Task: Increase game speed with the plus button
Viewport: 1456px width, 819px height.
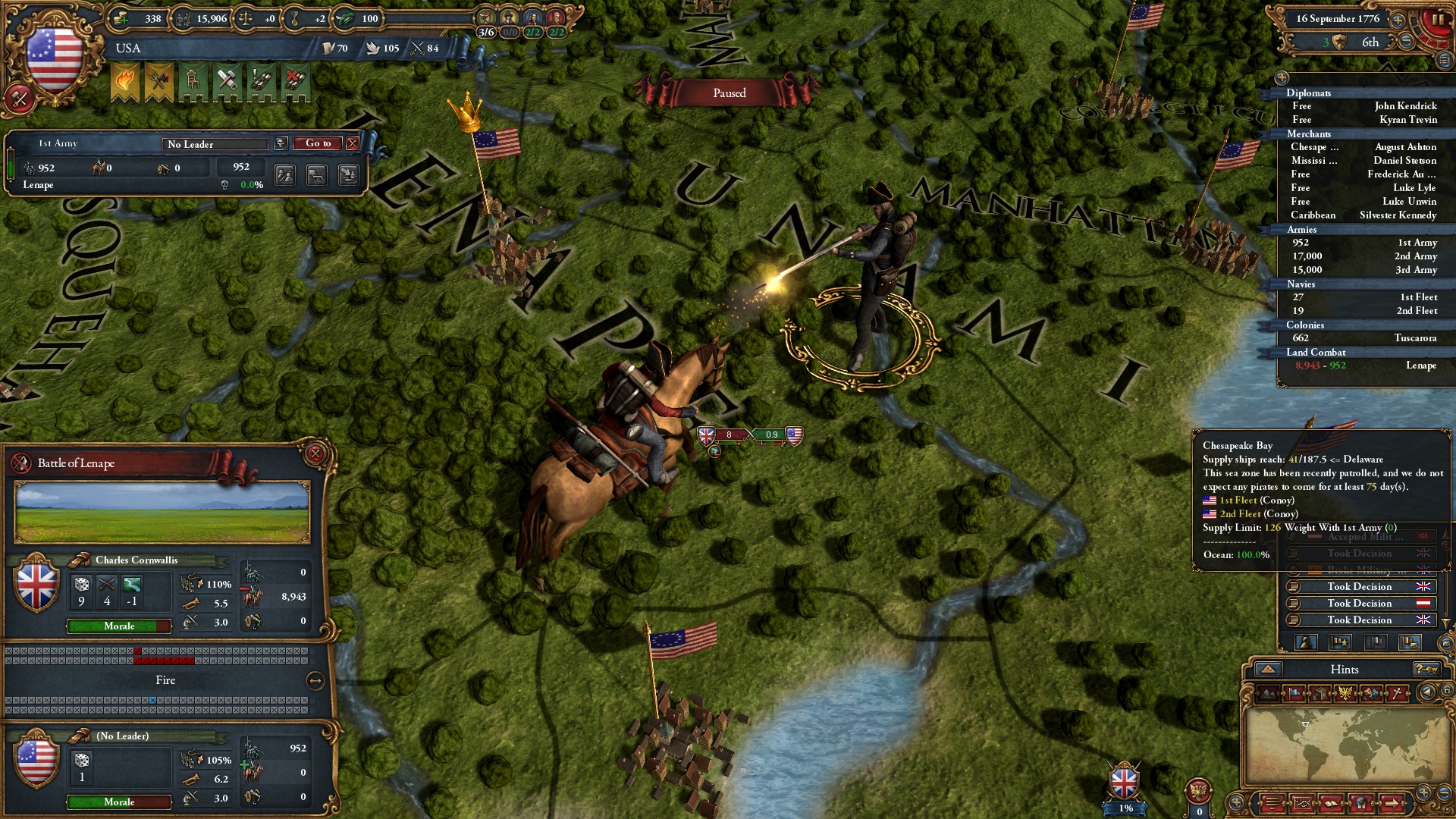Action: (1398, 20)
